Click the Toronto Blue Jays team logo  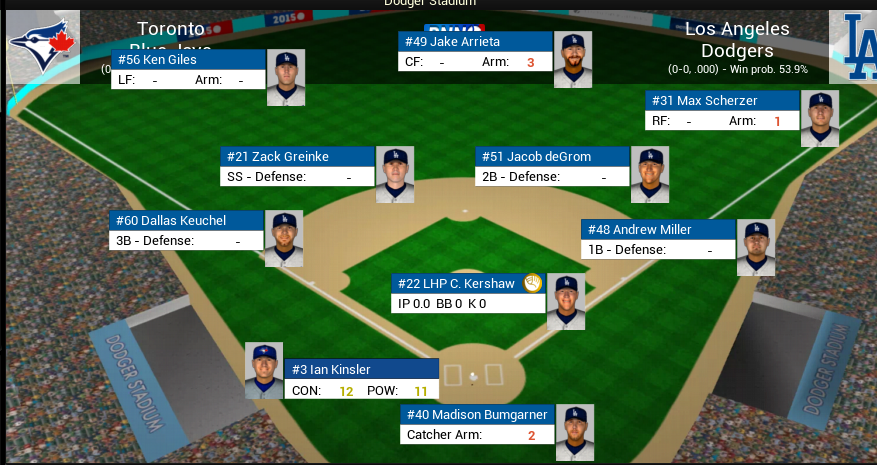pos(42,47)
